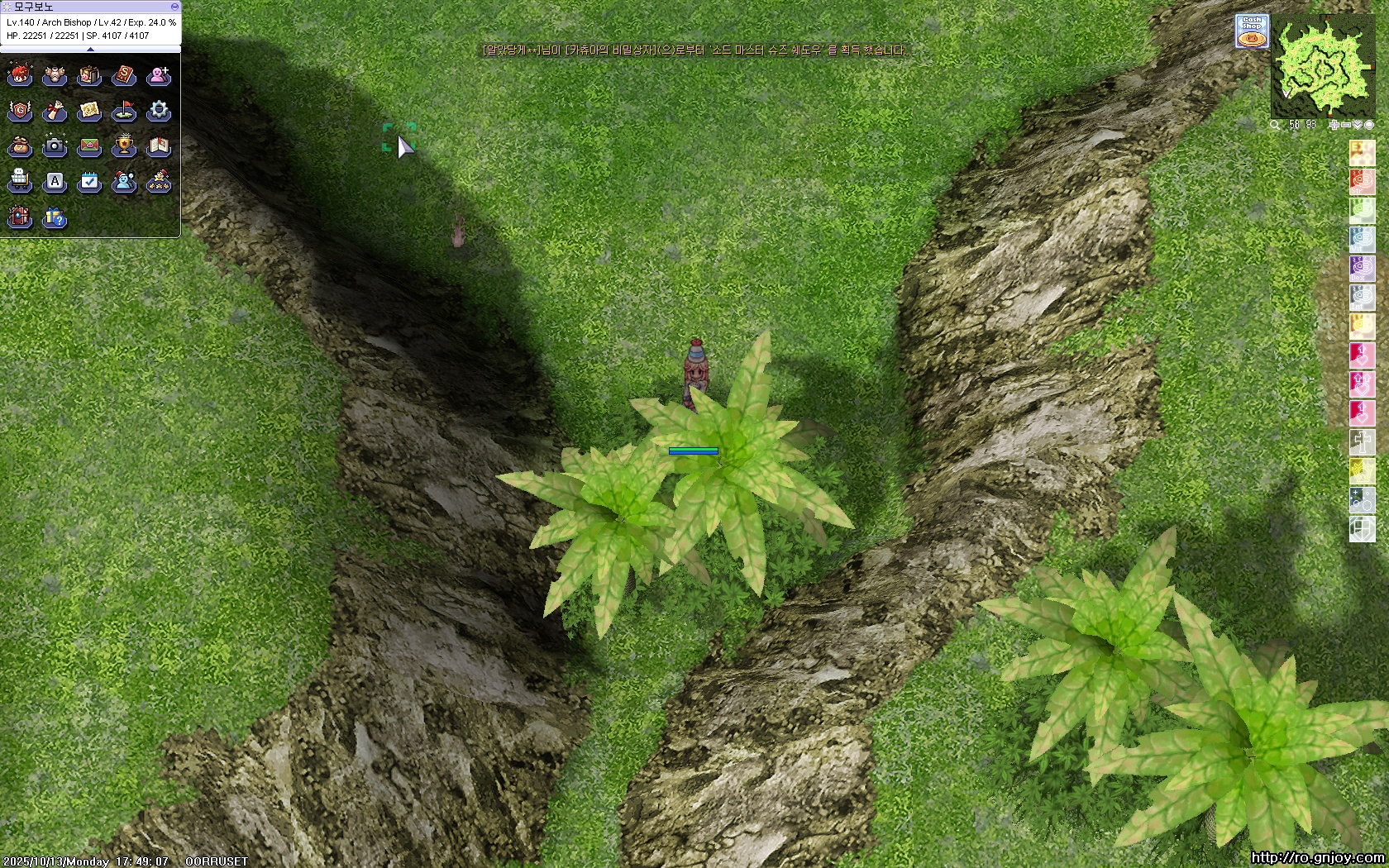The height and width of the screenshot is (868, 1389).
Task: Open the shopping cart icon
Action: click(20, 181)
